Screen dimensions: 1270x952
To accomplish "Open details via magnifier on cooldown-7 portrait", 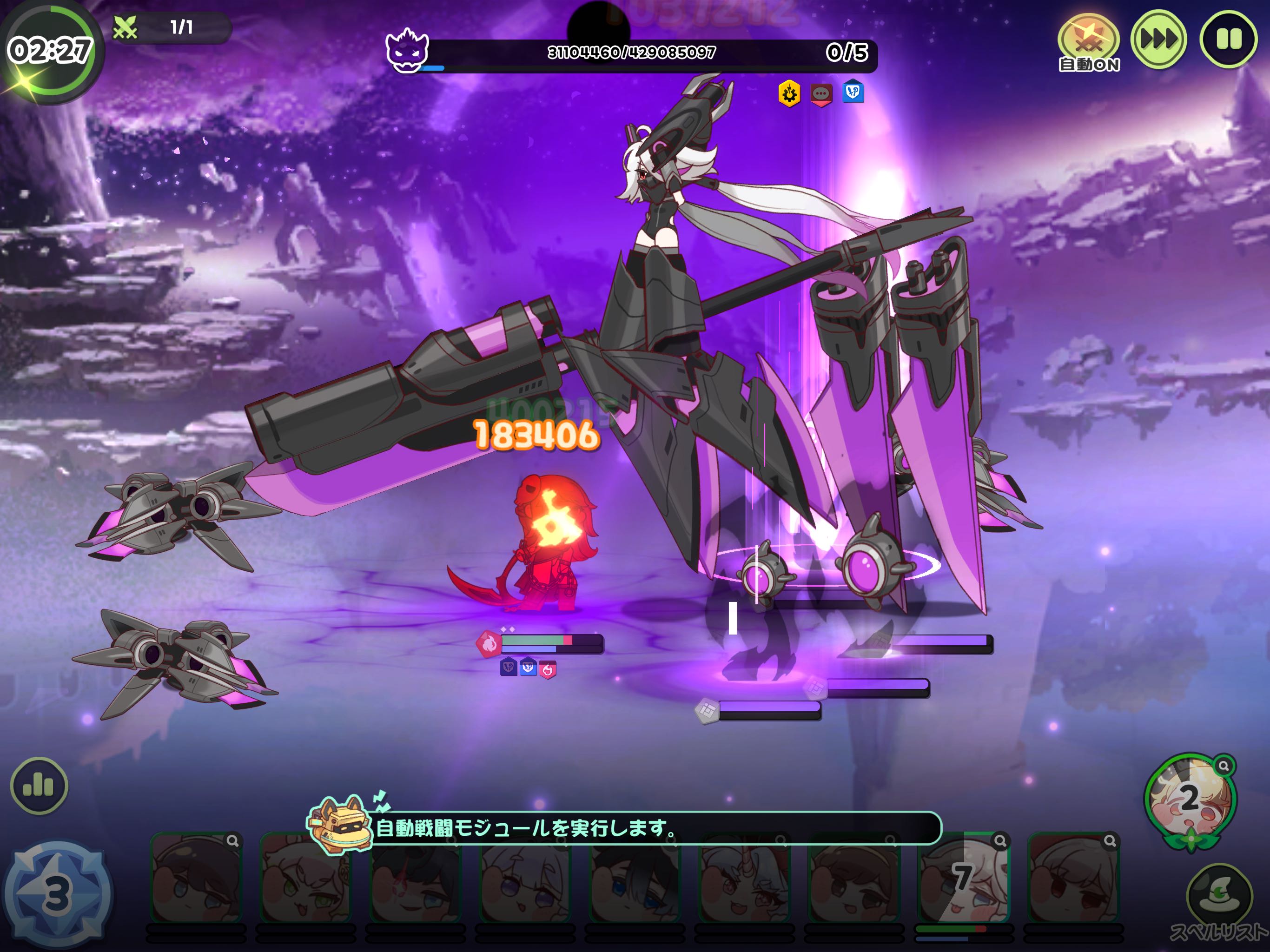I will (1000, 841).
